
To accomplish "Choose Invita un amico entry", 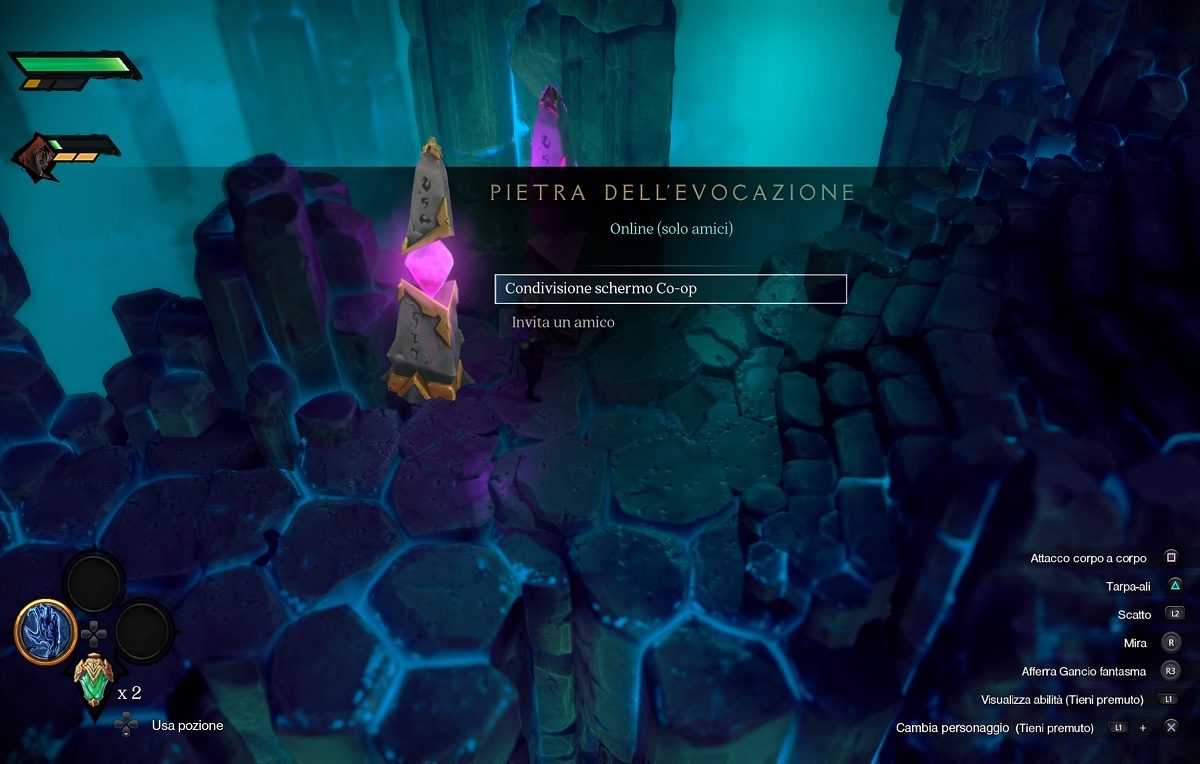I will [x=563, y=323].
